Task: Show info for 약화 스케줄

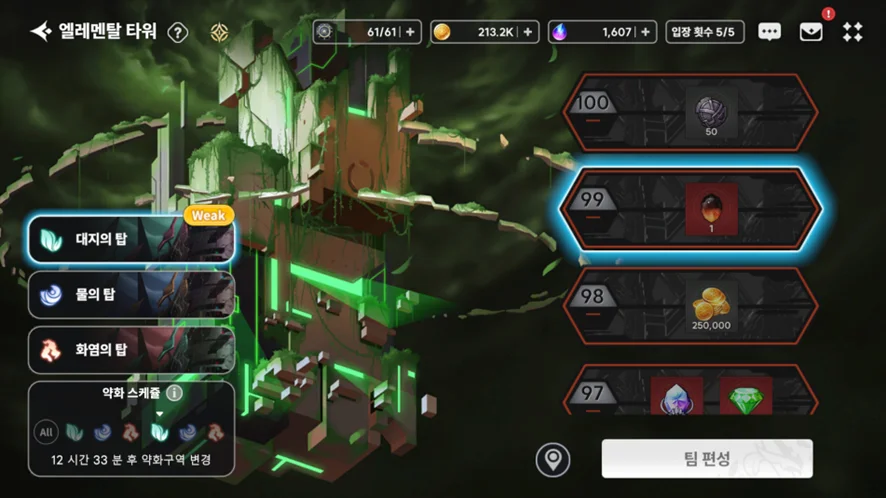Action: pos(174,393)
